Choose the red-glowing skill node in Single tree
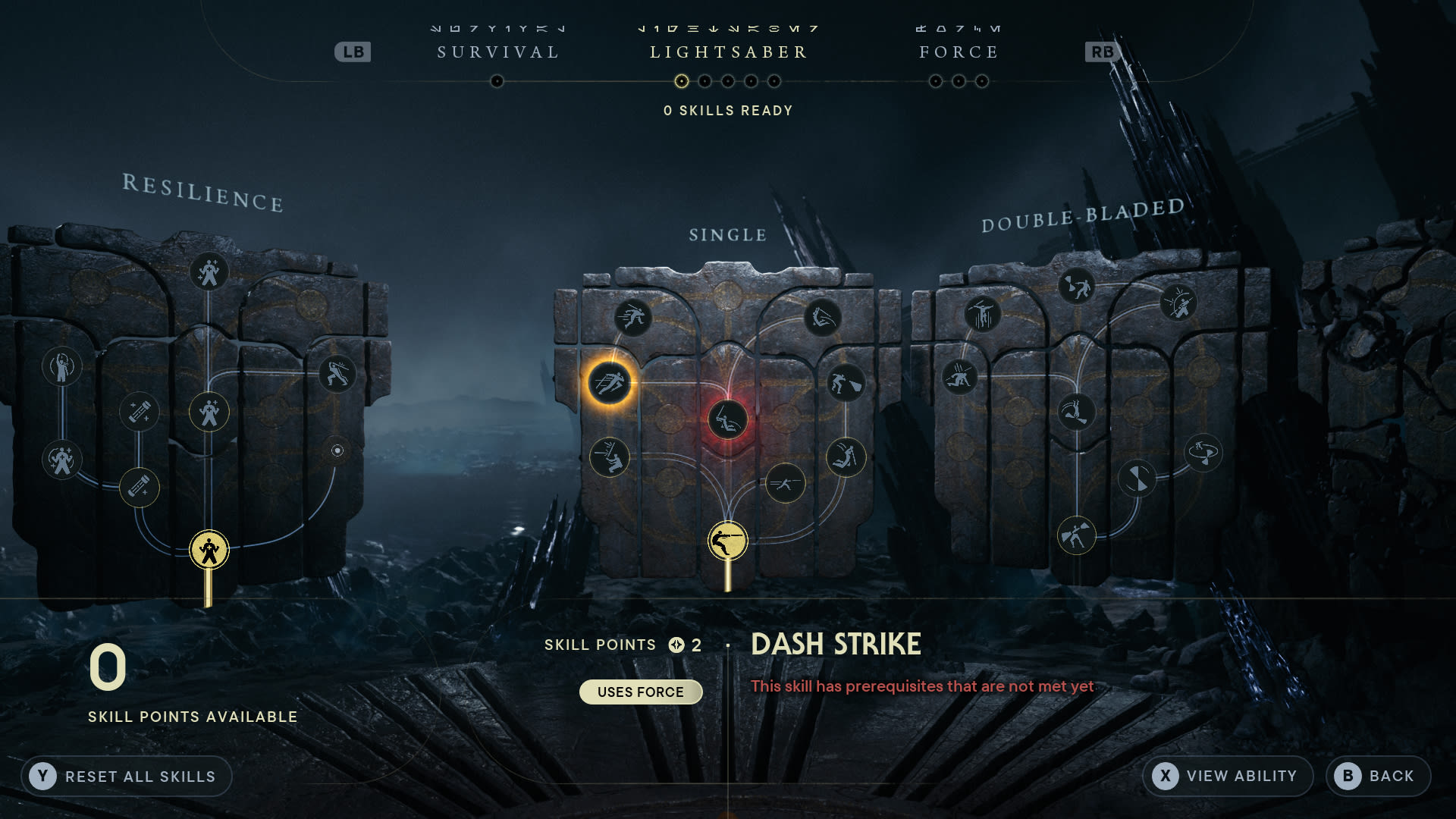This screenshot has width=1456, height=819. coord(727,419)
